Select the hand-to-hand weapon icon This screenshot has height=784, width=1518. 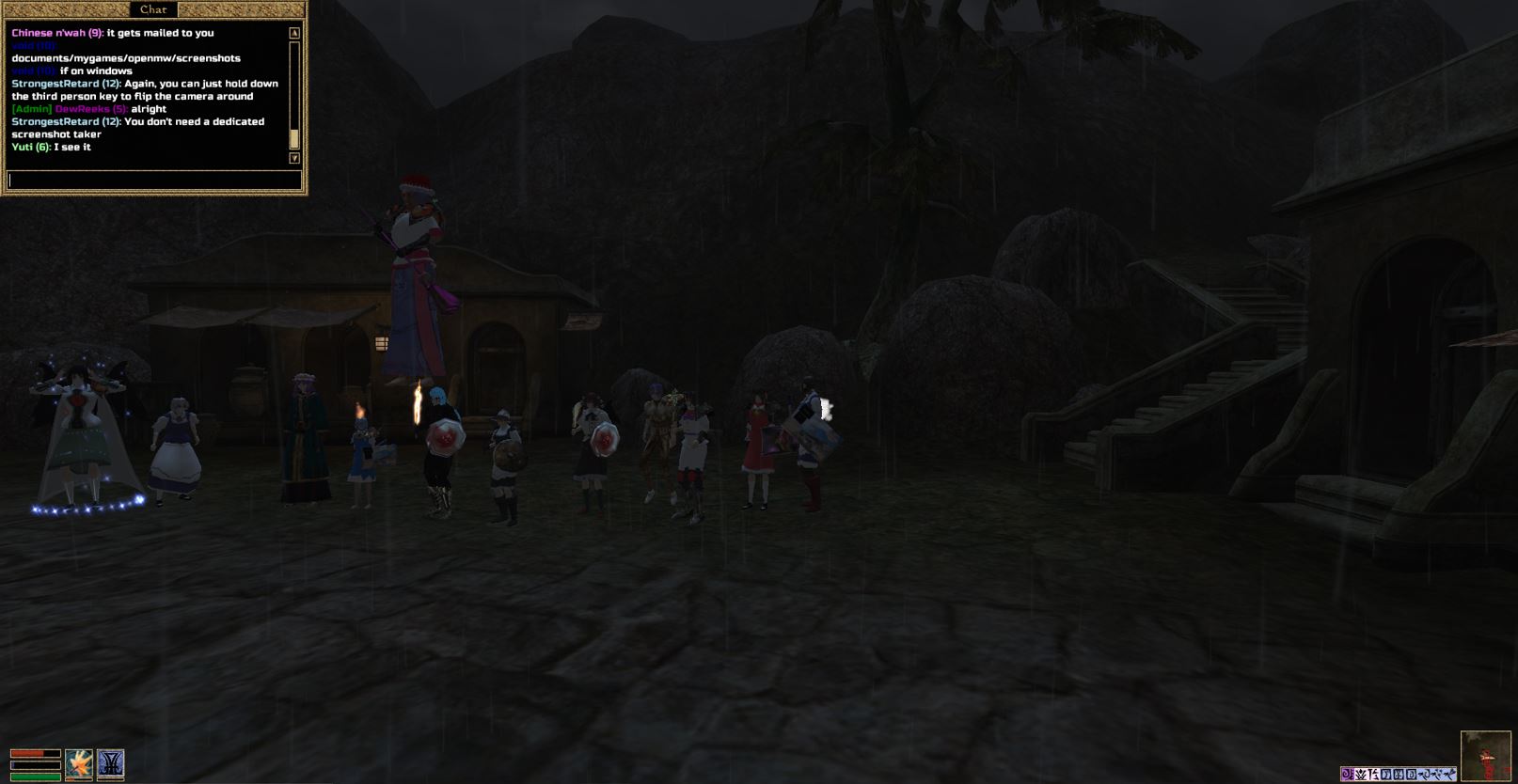click(x=79, y=763)
